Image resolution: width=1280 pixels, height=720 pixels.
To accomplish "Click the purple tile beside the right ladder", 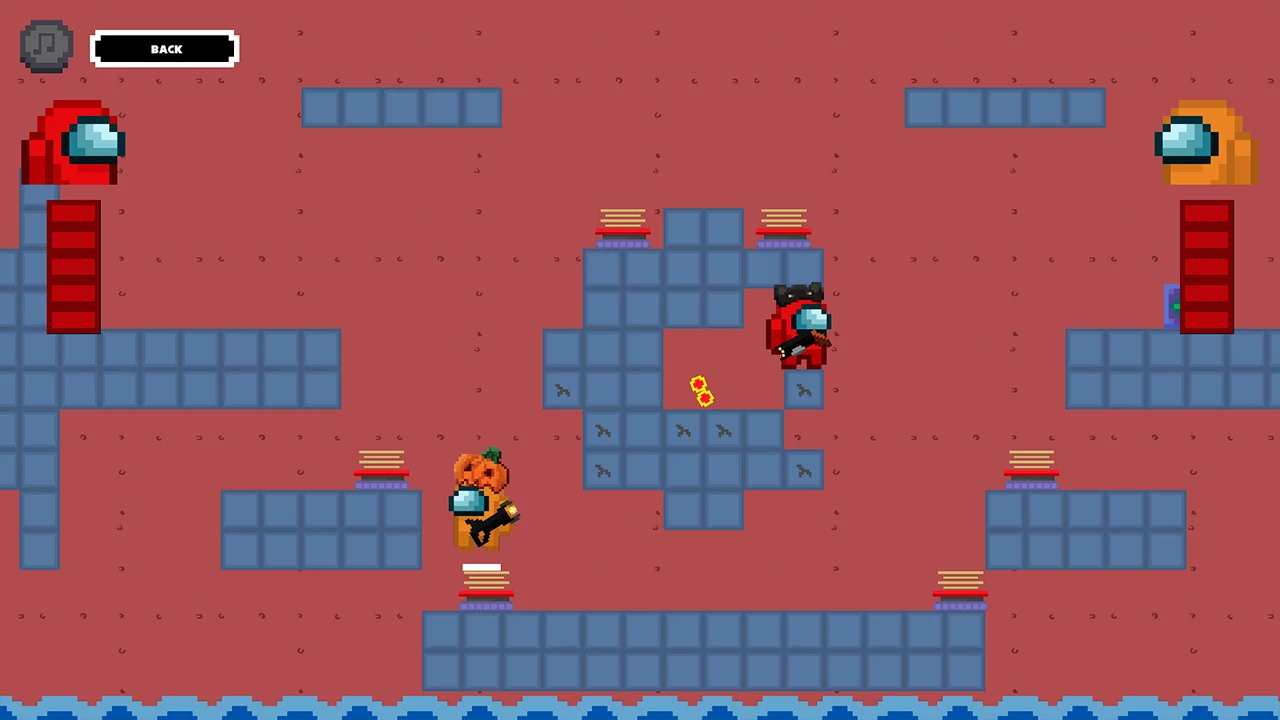I will (1172, 308).
